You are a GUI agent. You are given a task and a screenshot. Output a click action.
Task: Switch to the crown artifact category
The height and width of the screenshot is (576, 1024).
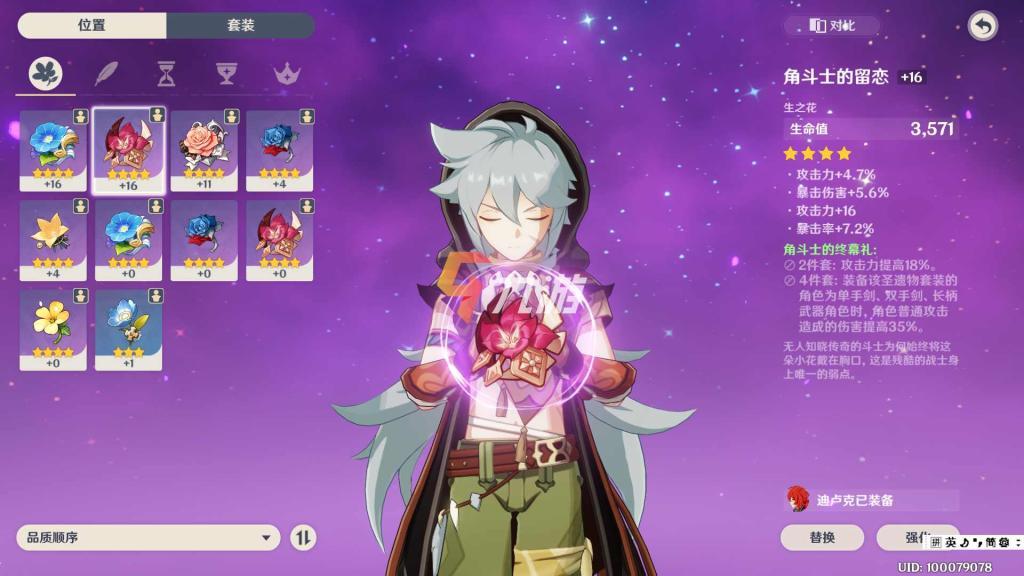[x=288, y=73]
